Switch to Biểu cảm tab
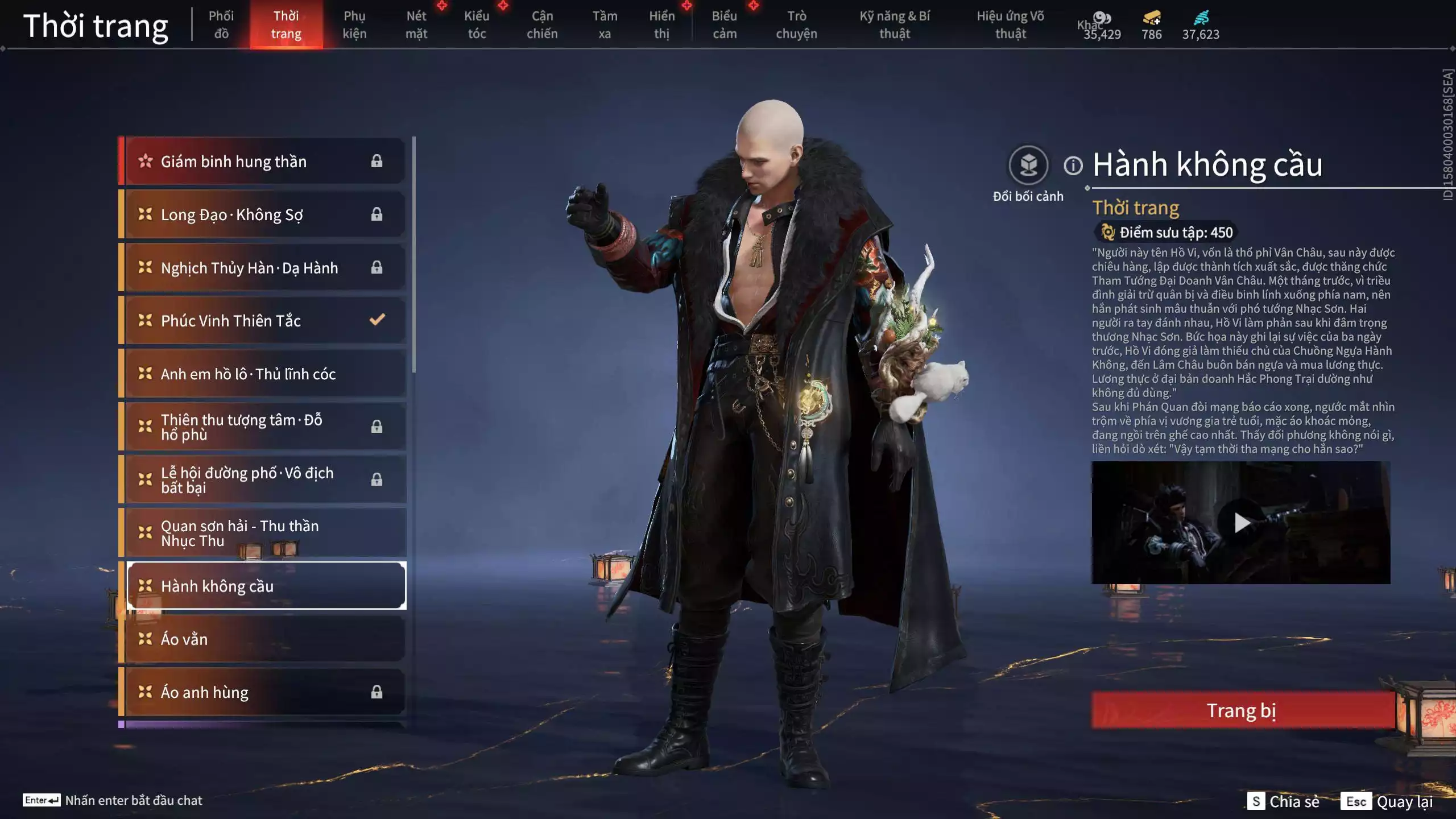1456x819 pixels. tap(725, 24)
